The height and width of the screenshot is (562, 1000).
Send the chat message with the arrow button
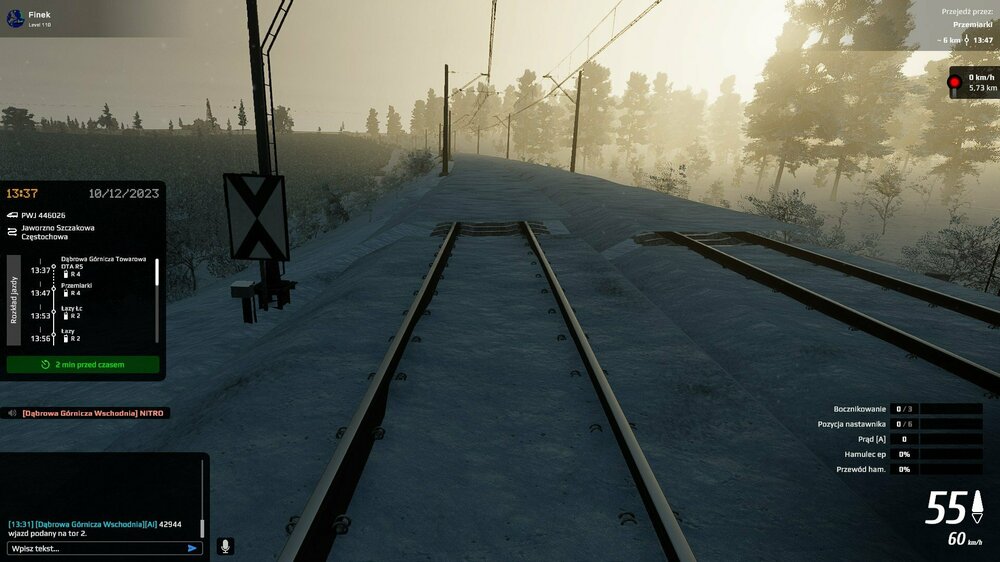pyautogui.click(x=192, y=548)
